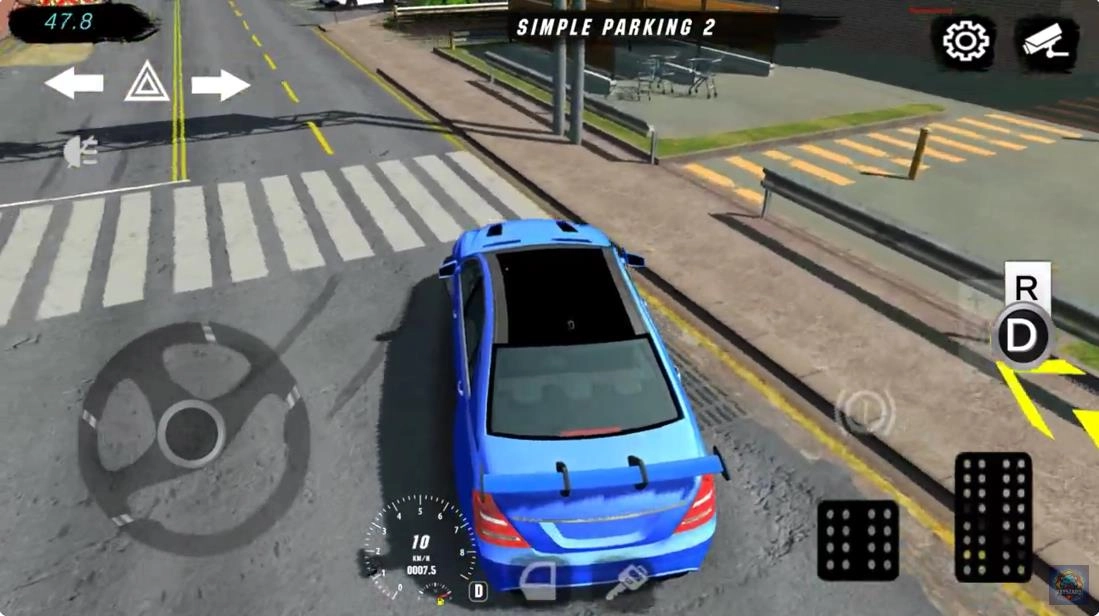The height and width of the screenshot is (616, 1099).
Task: Activate the right turn signal arrow
Action: (220, 85)
